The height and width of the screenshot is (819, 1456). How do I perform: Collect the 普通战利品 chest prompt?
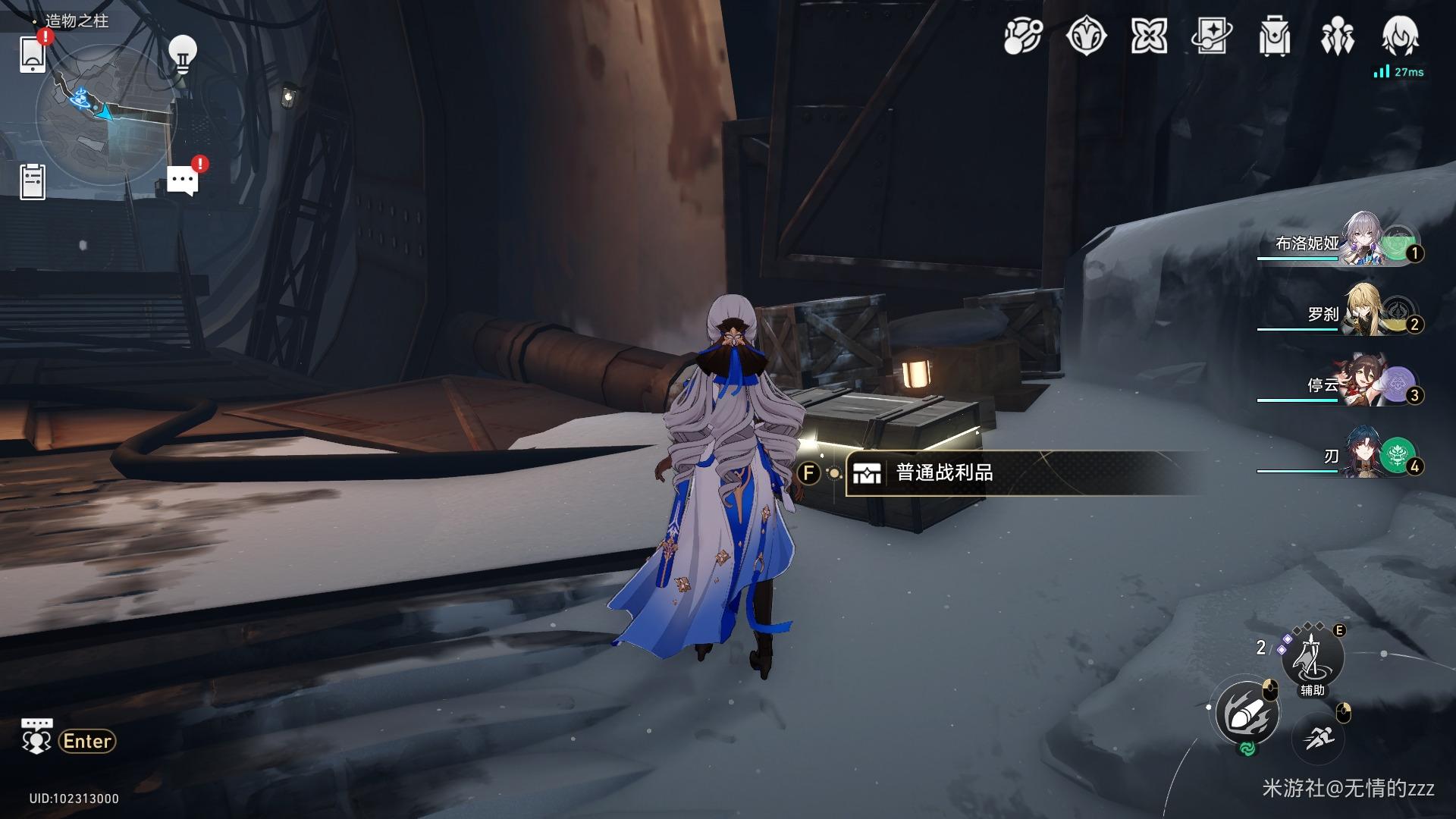944,473
